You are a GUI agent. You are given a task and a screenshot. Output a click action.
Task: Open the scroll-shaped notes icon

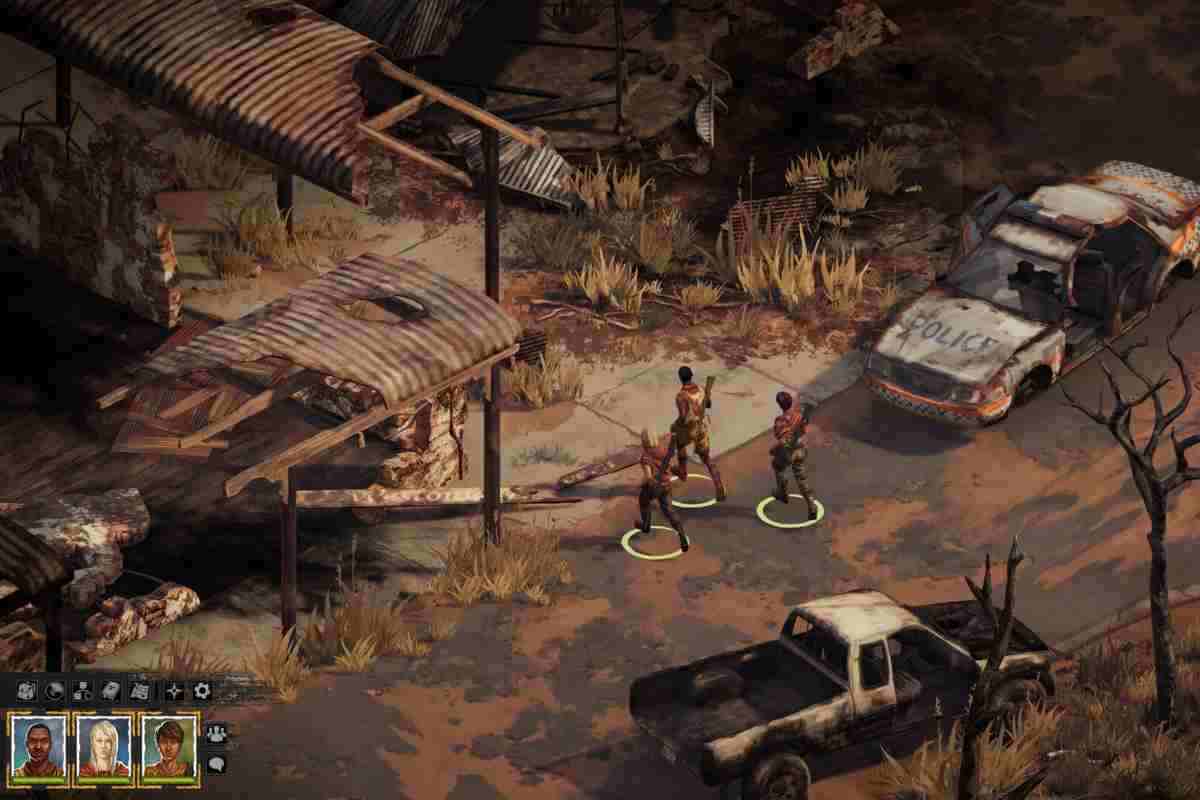[140, 690]
